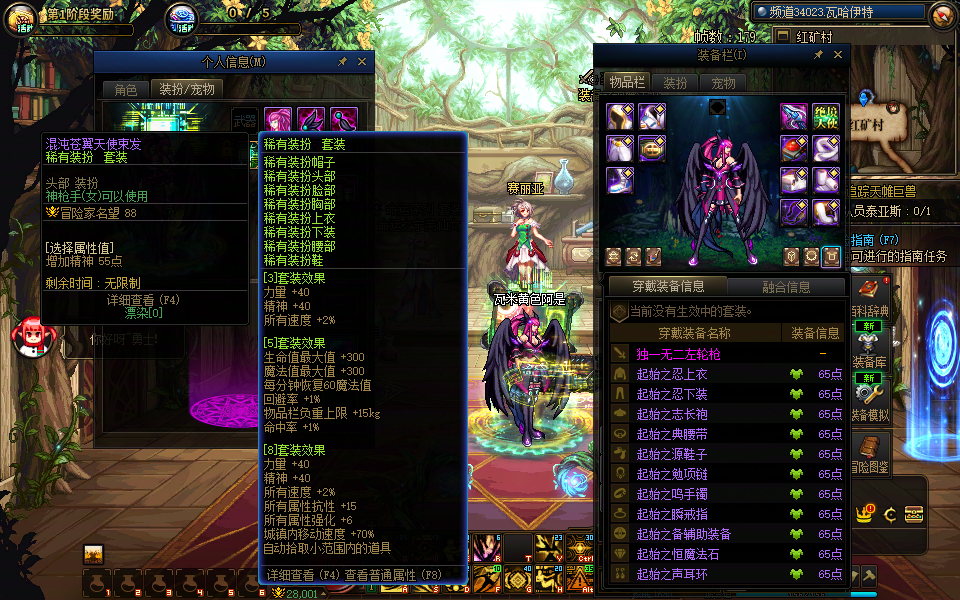Close the personal information window

click(x=362, y=62)
